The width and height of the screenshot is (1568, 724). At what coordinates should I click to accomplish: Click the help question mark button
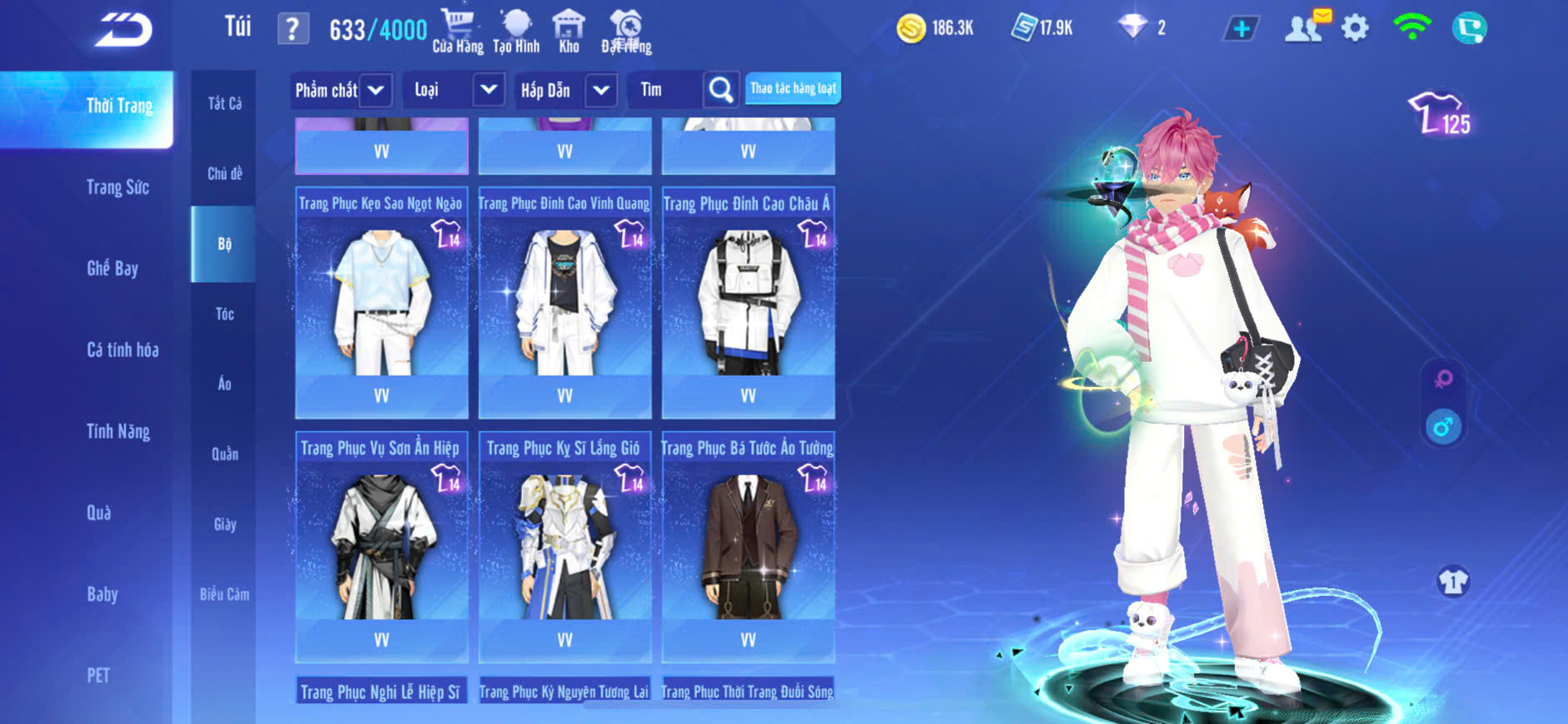coord(292,30)
